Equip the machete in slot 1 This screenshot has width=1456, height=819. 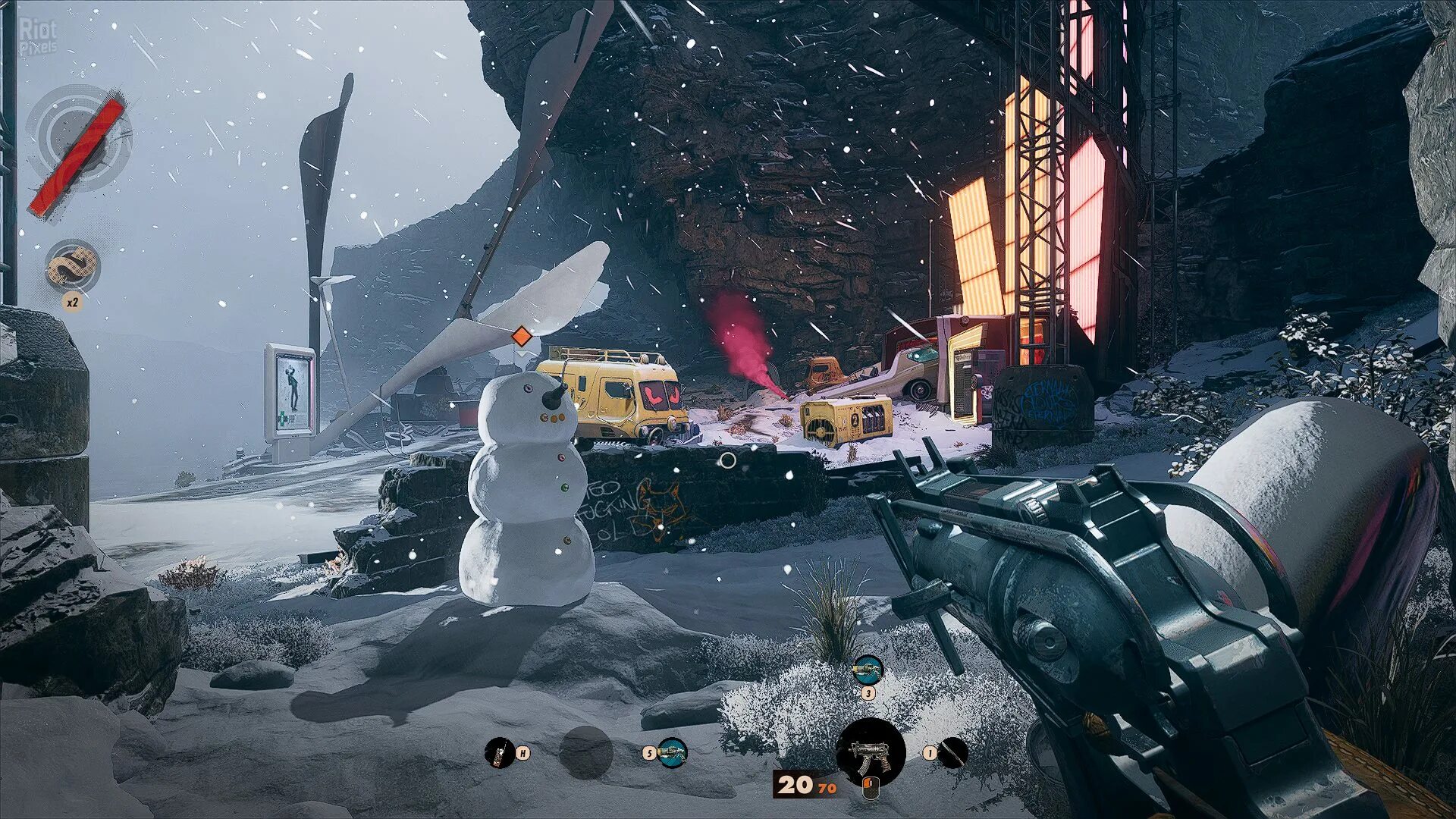(x=952, y=752)
